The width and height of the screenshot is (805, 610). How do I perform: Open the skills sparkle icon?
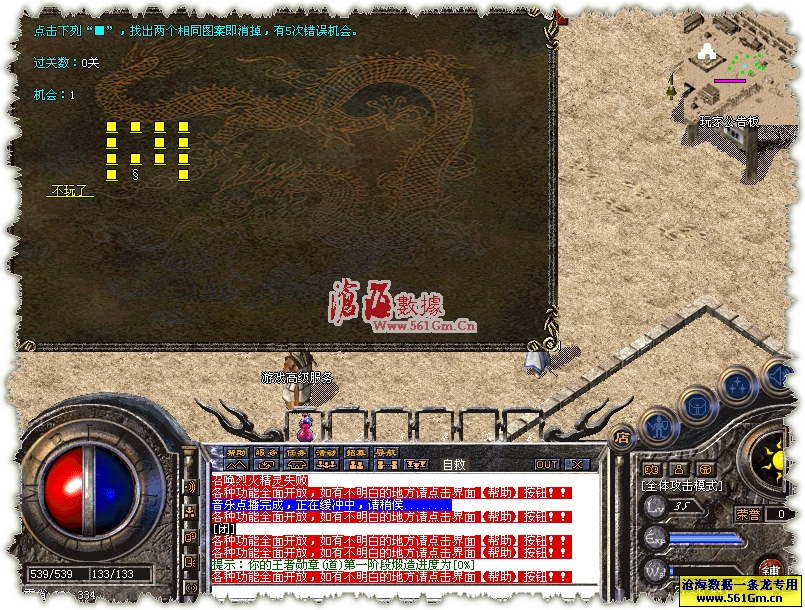[651, 469]
